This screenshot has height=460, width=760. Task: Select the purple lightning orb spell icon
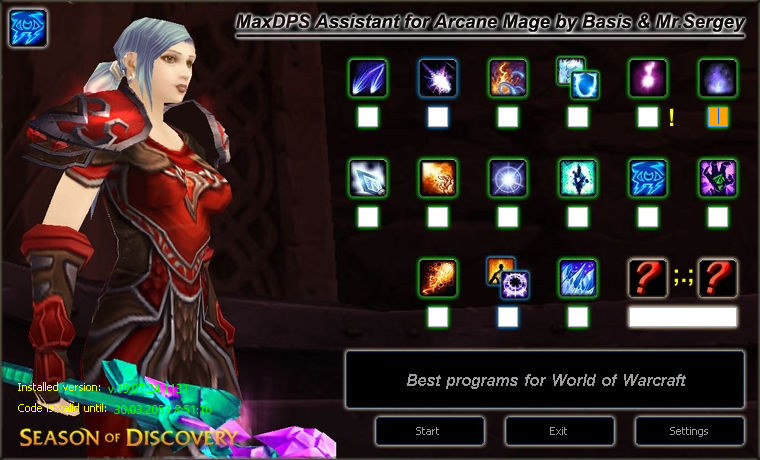point(648,78)
